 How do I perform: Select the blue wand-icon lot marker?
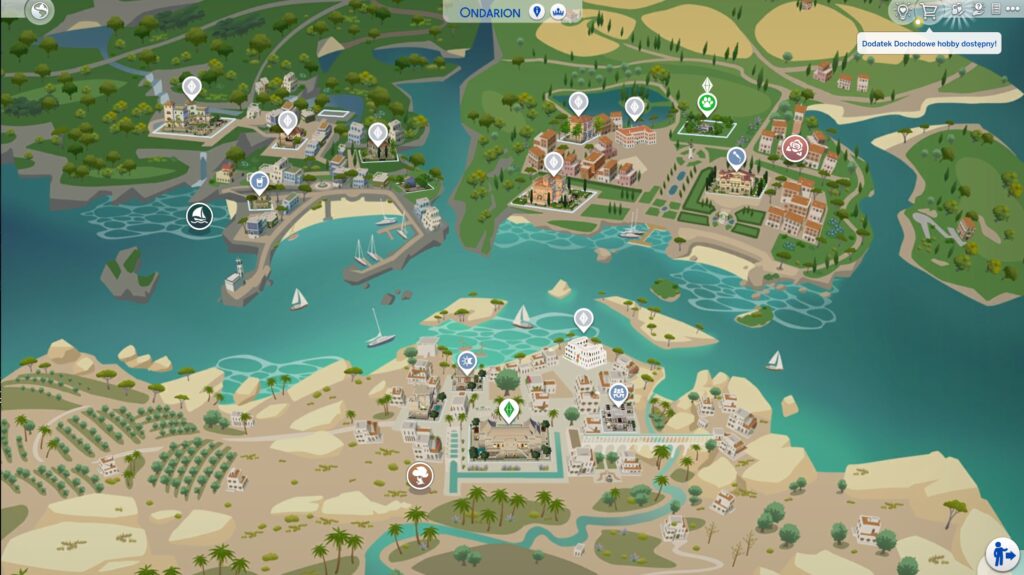tap(736, 157)
